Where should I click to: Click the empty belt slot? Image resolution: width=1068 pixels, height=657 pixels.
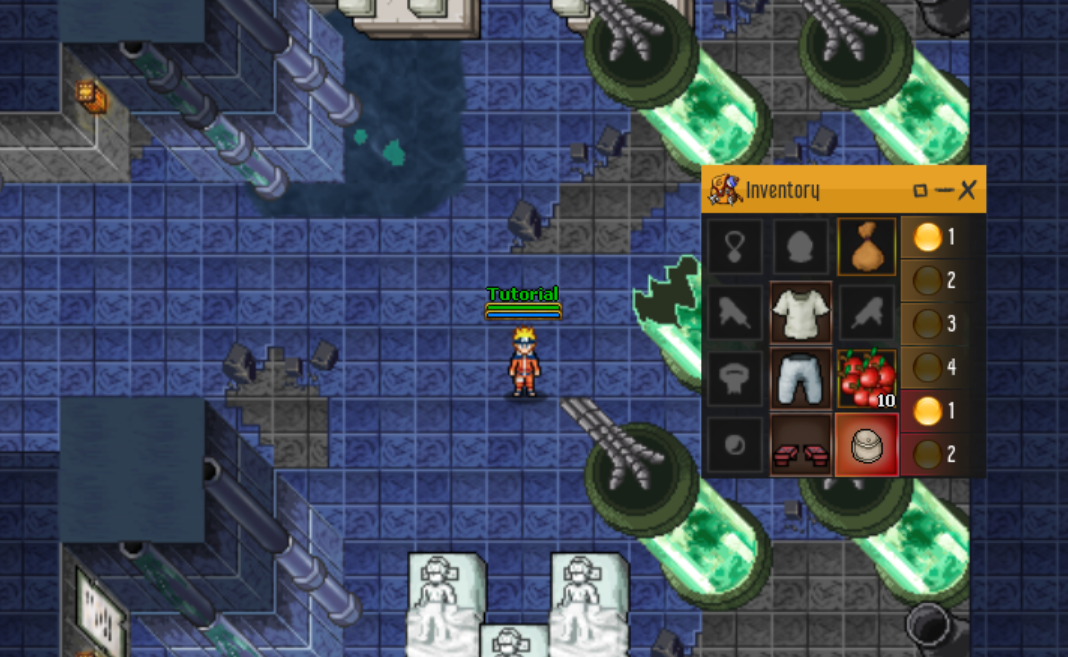pos(735,378)
